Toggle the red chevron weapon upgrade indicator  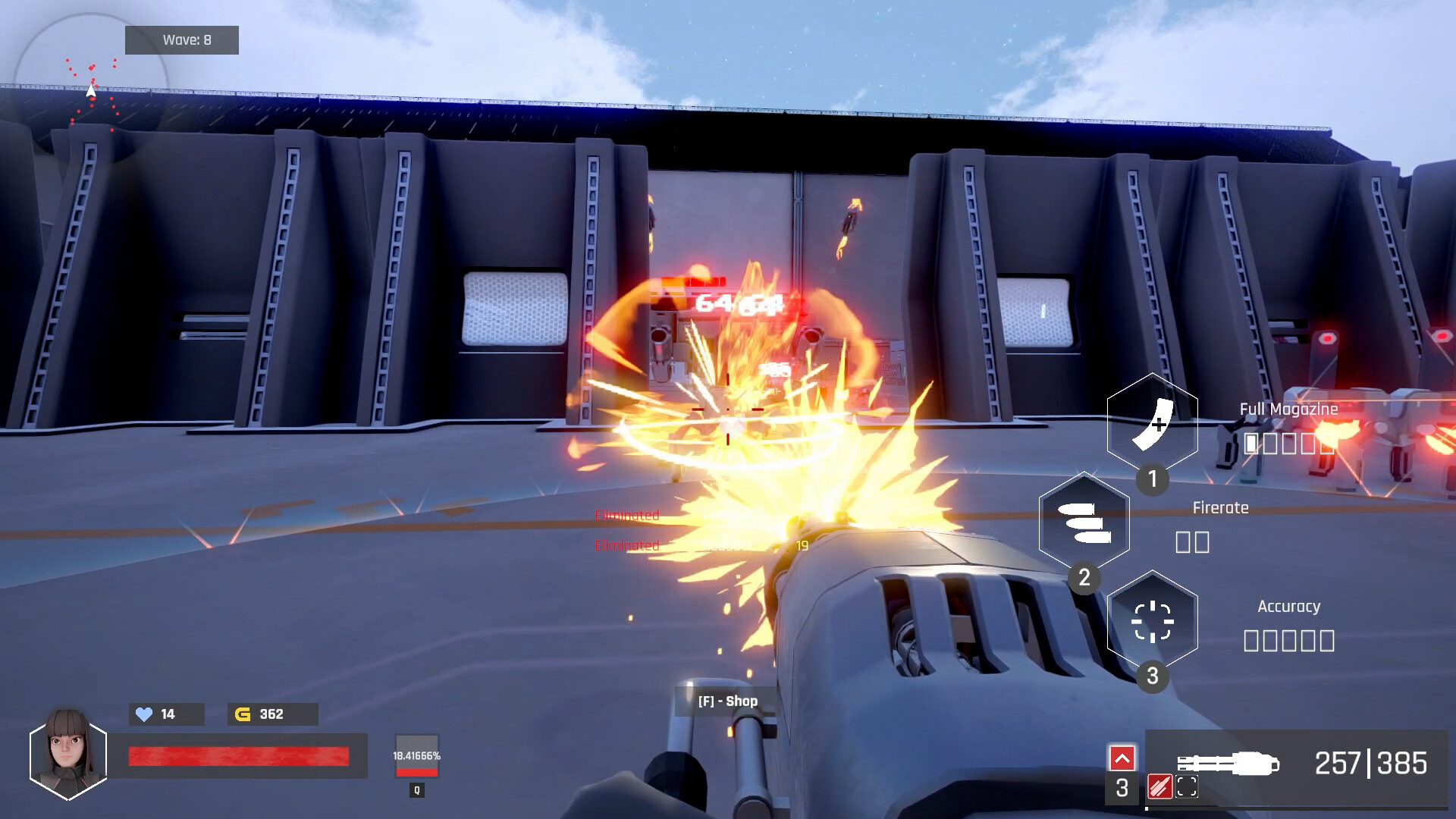click(x=1122, y=757)
